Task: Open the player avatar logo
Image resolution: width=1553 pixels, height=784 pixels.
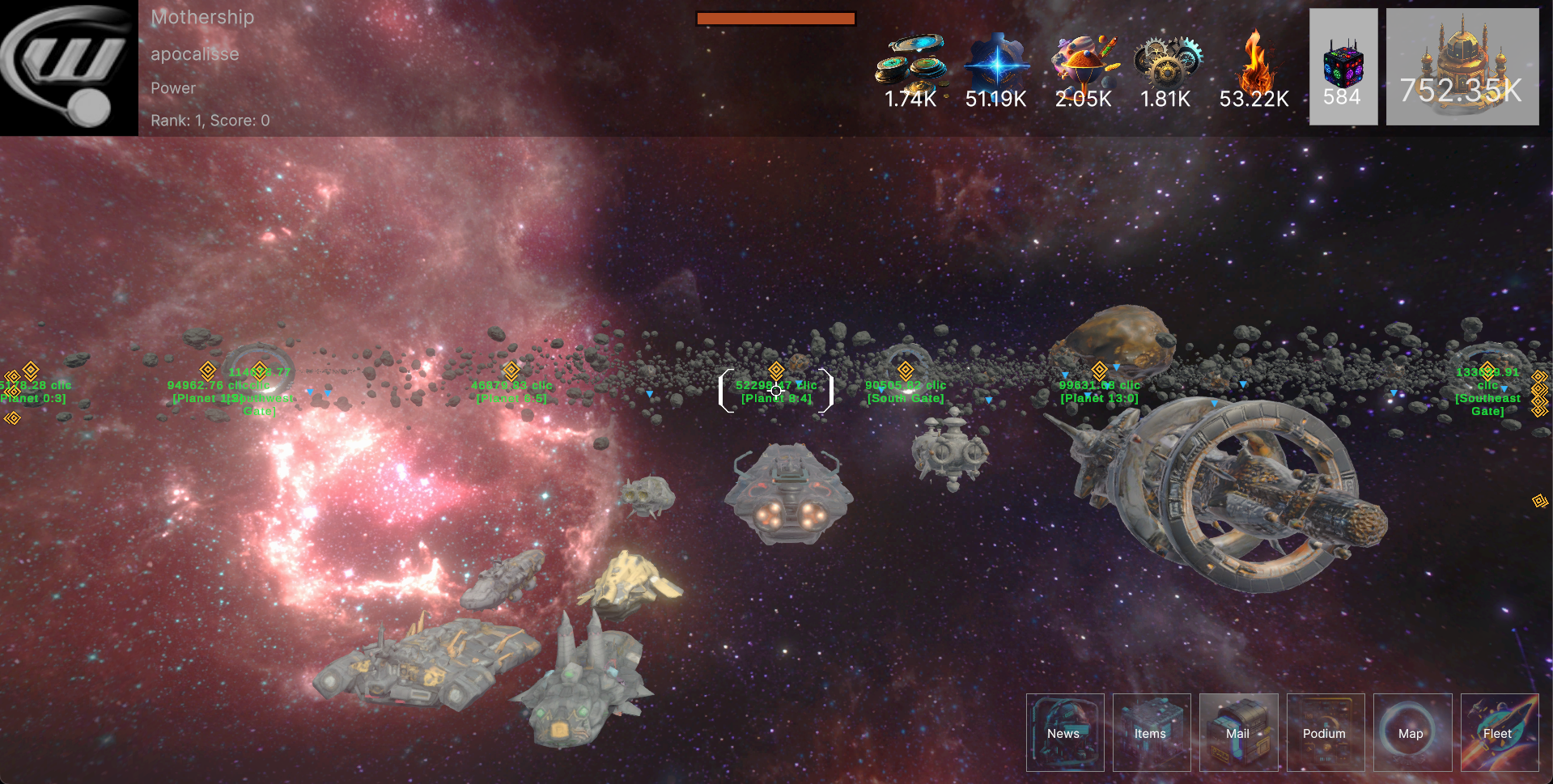Action: [x=69, y=68]
